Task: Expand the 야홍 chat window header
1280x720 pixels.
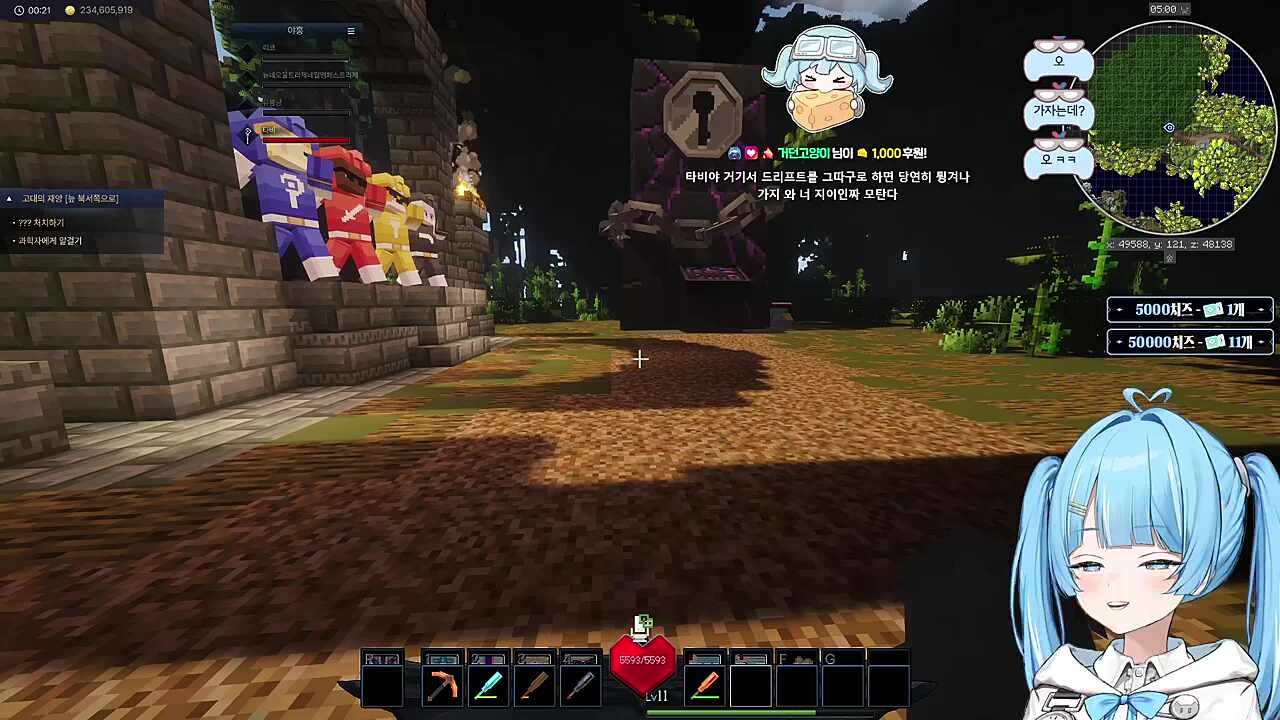Action: pyautogui.click(x=295, y=30)
